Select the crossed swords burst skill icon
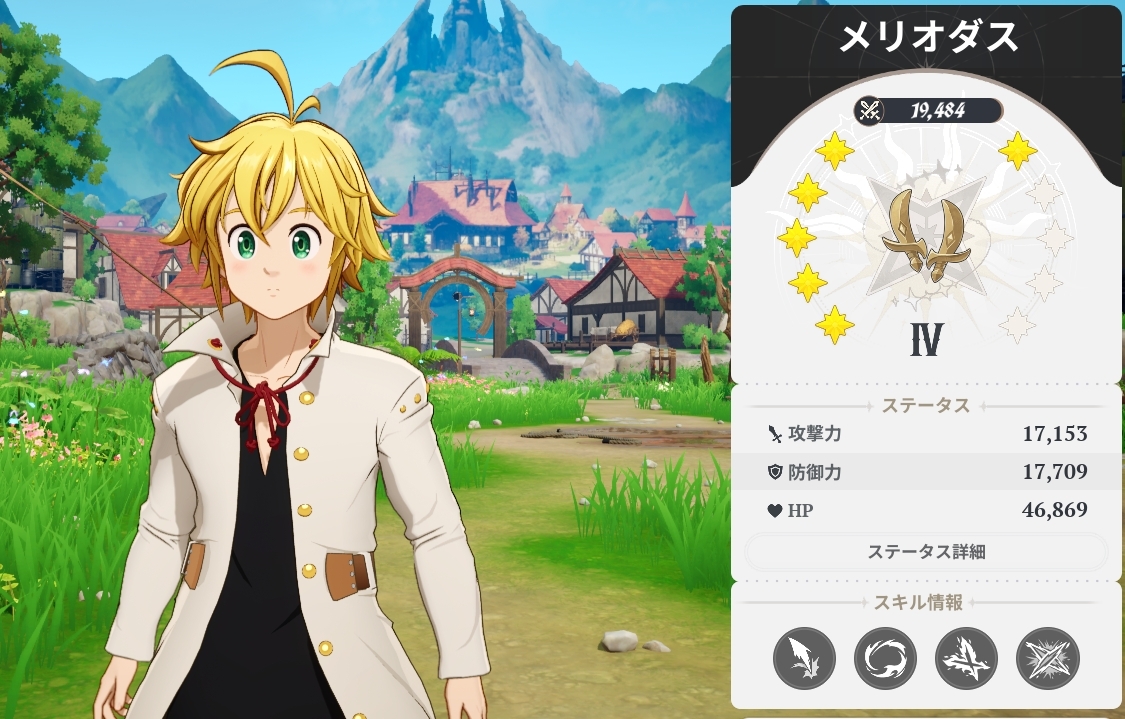Screen dimensions: 1125x719 click(1048, 659)
